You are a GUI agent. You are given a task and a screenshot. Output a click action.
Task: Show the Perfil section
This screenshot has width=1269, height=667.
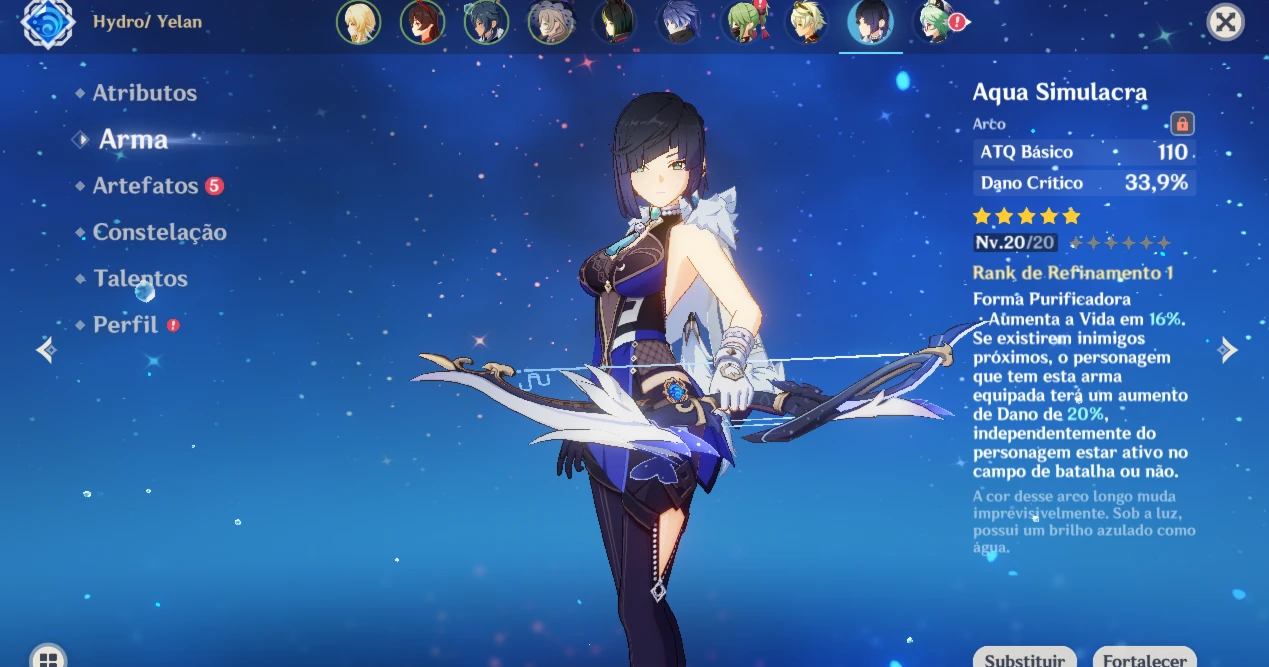[125, 325]
